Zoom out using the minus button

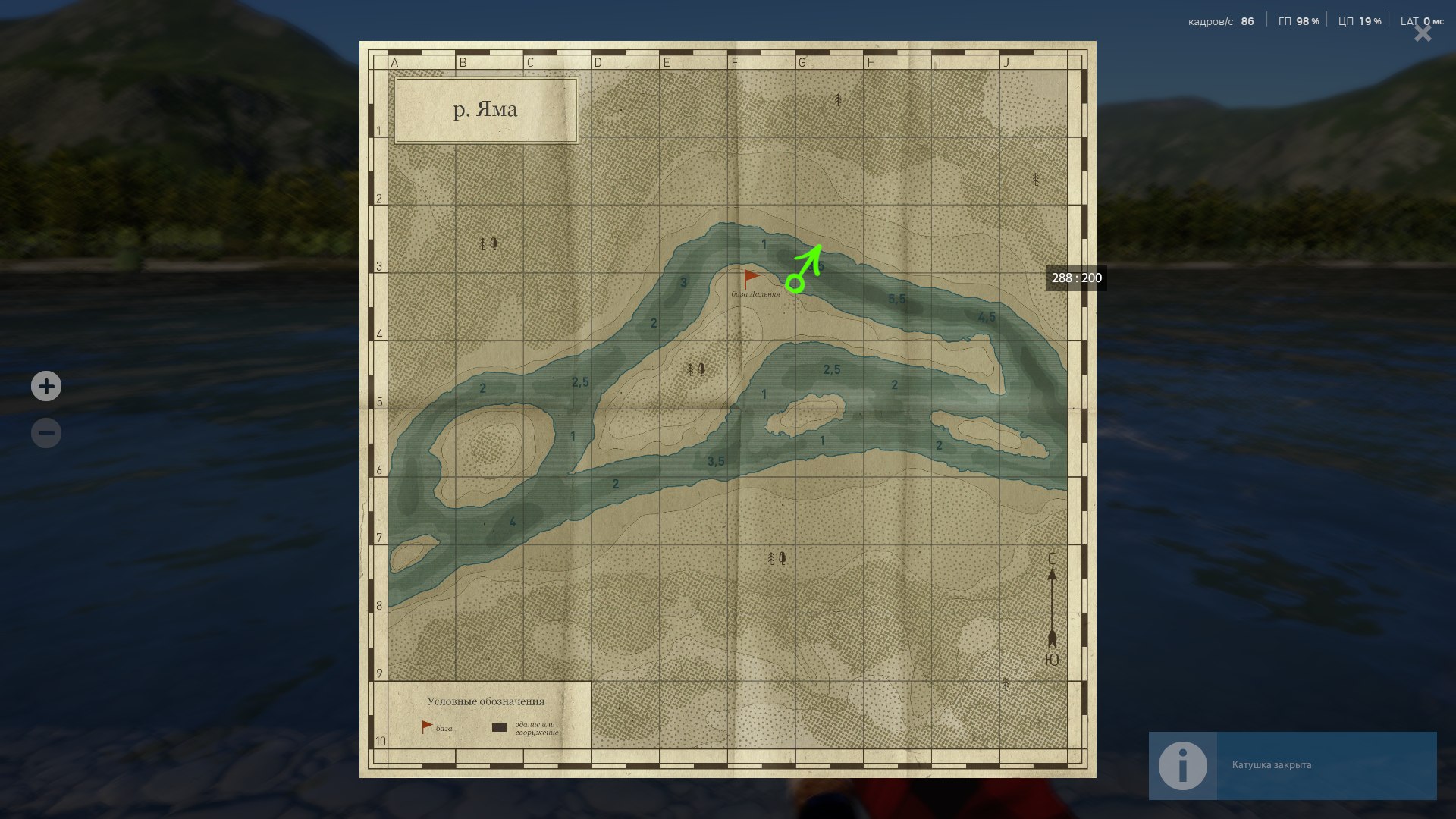pyautogui.click(x=45, y=433)
